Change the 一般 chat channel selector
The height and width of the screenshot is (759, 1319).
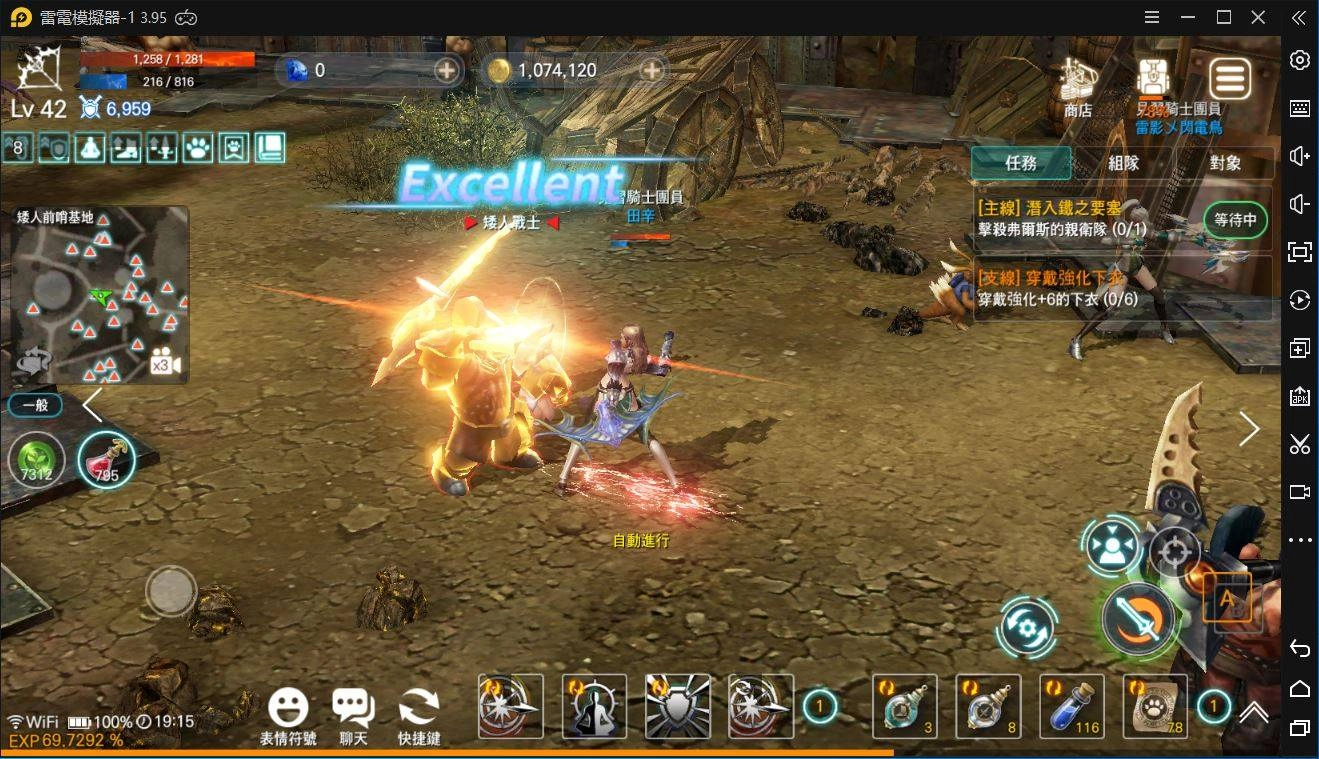(36, 405)
